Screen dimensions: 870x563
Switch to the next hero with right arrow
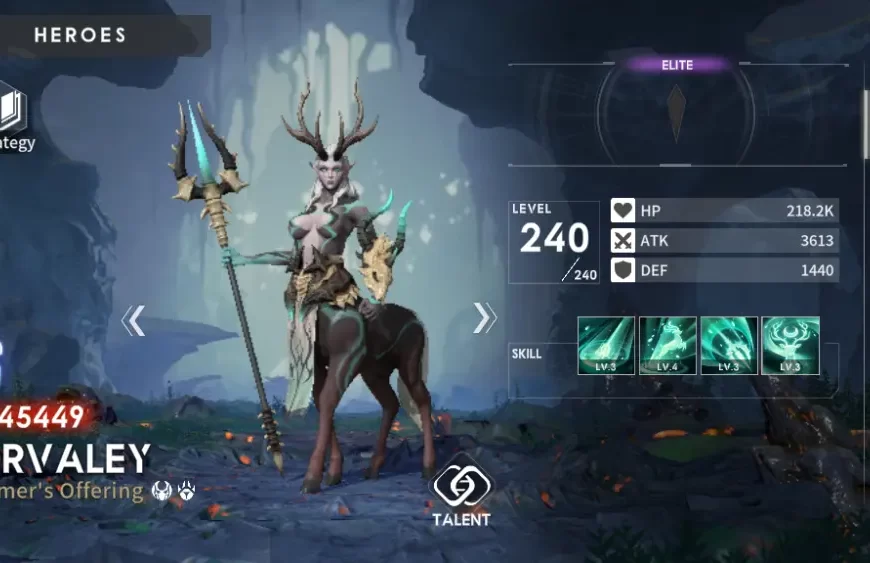[484, 318]
